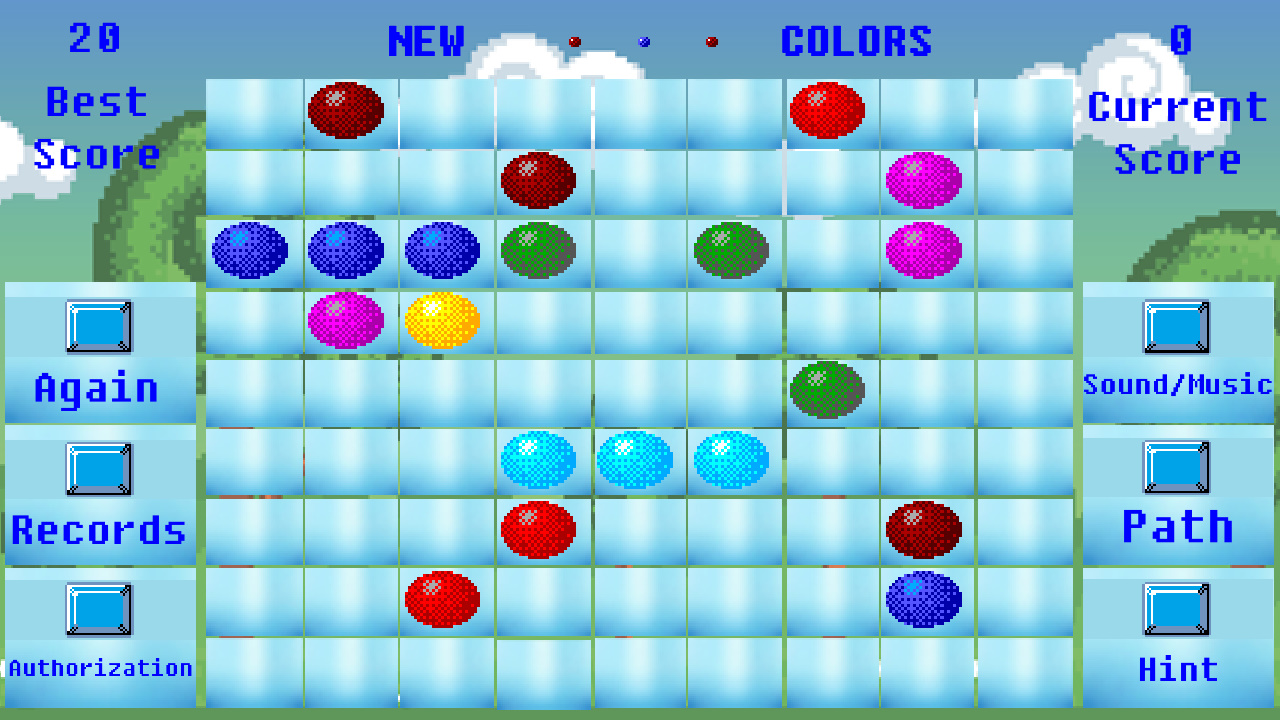Click the Best Score value 20

click(x=97, y=40)
